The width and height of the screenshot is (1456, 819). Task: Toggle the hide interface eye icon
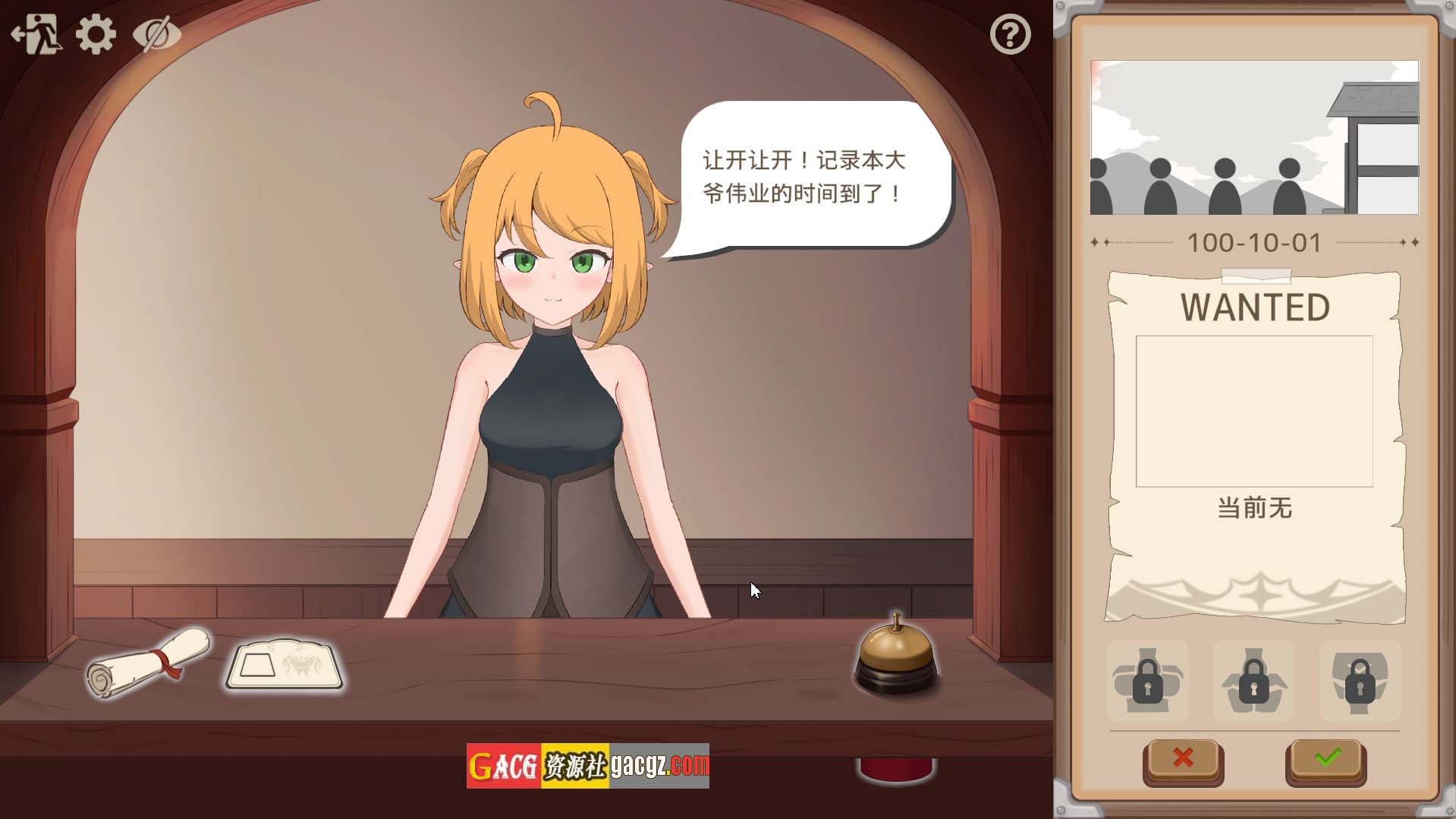click(x=156, y=34)
